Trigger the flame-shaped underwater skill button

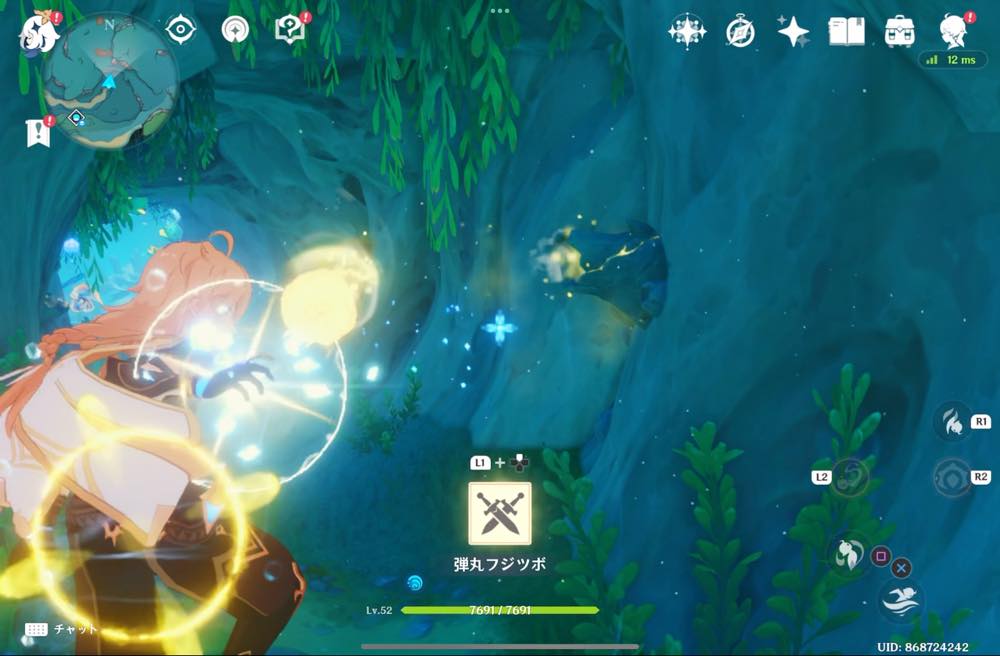[952, 423]
